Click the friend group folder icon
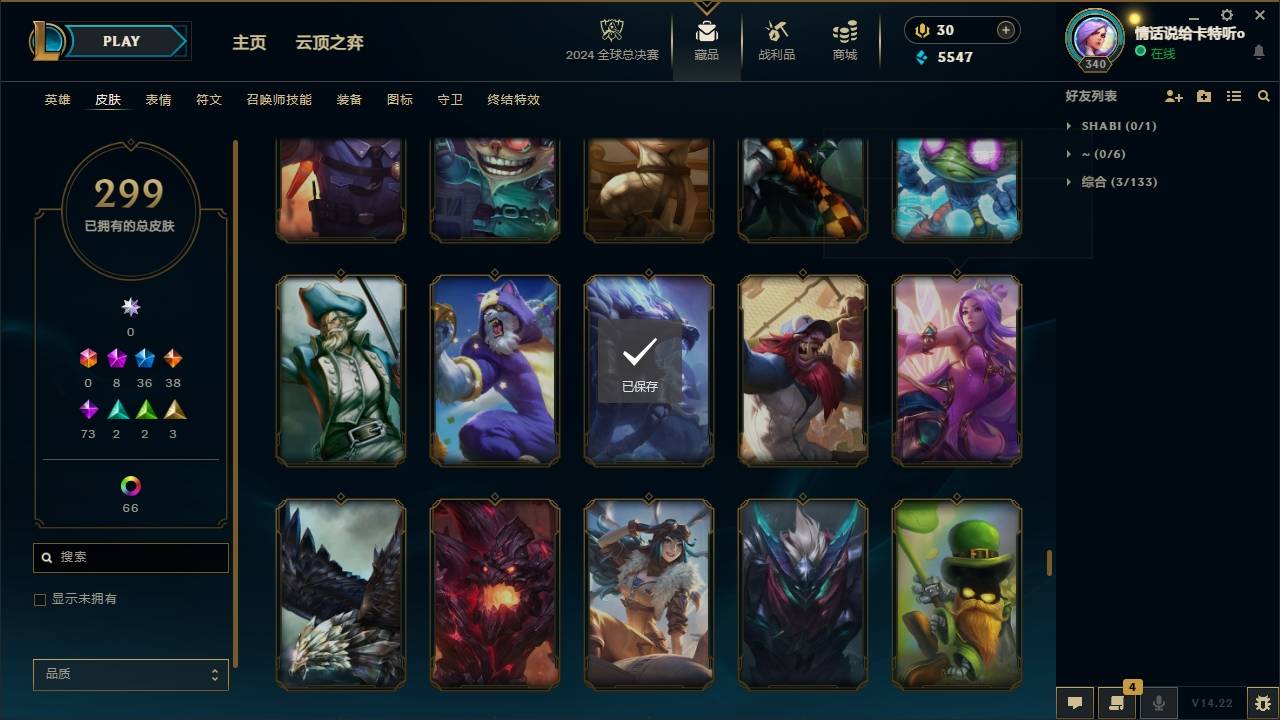 (1203, 96)
